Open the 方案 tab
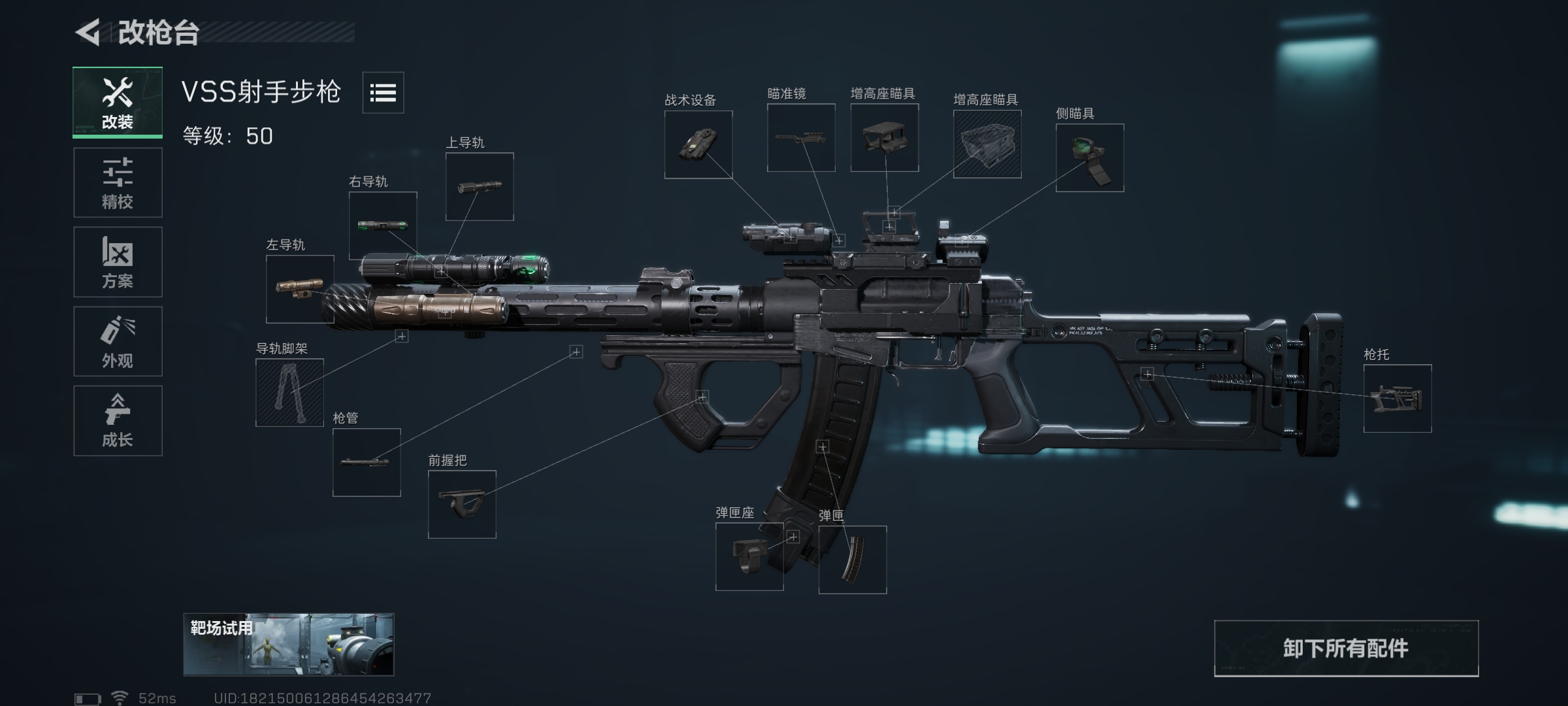The image size is (1568, 706). pos(118,261)
